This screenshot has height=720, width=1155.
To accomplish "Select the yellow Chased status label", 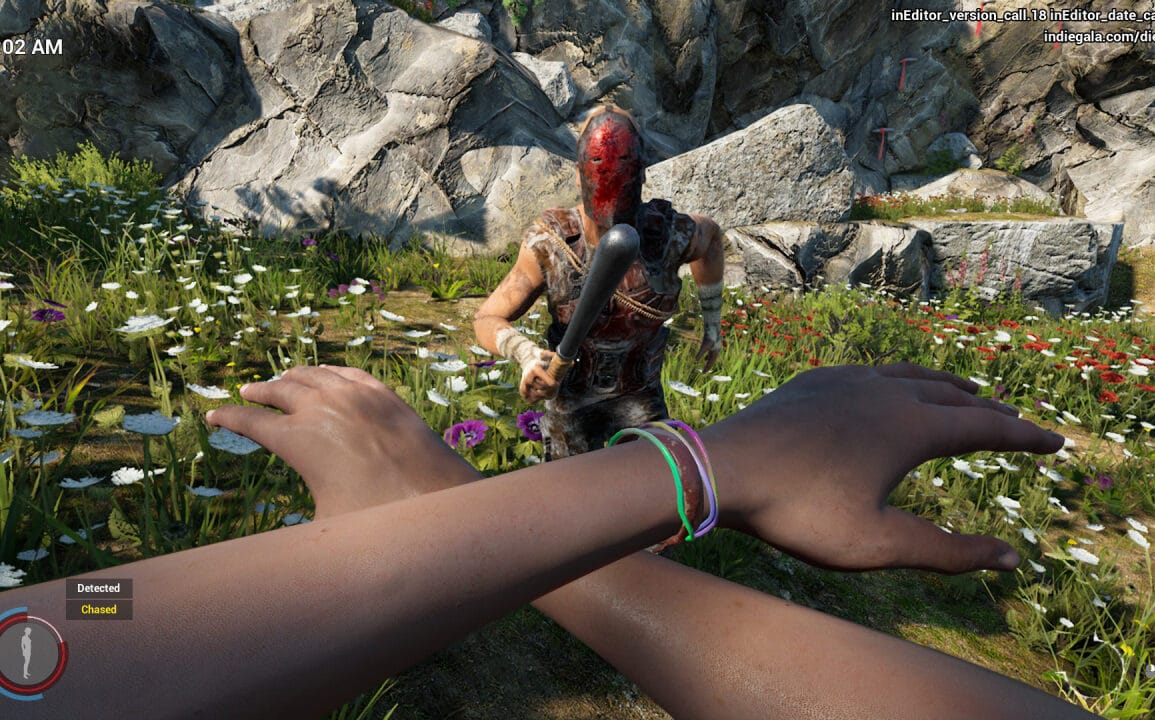I will [99, 609].
